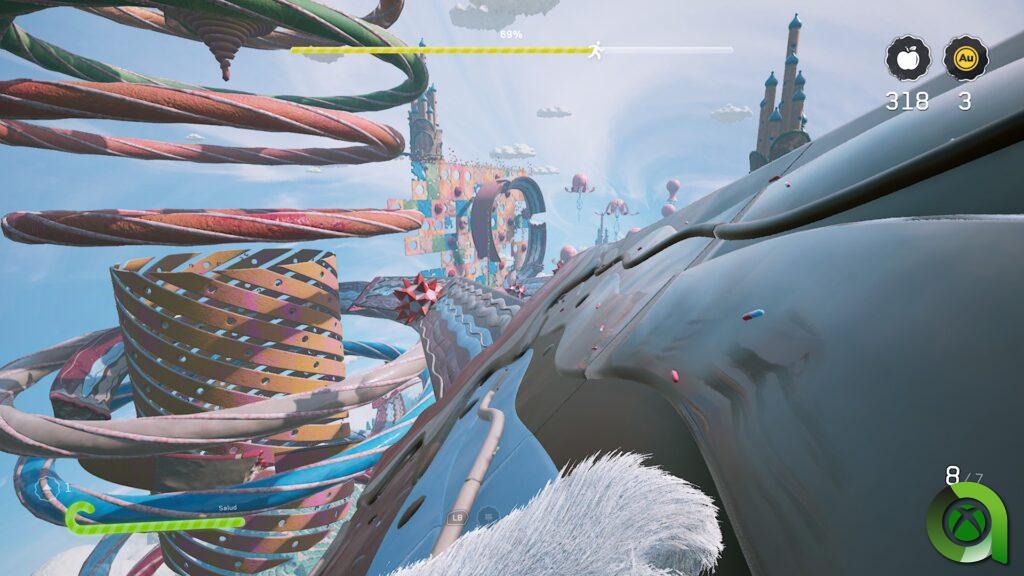Click the running figure progress marker

pos(596,49)
